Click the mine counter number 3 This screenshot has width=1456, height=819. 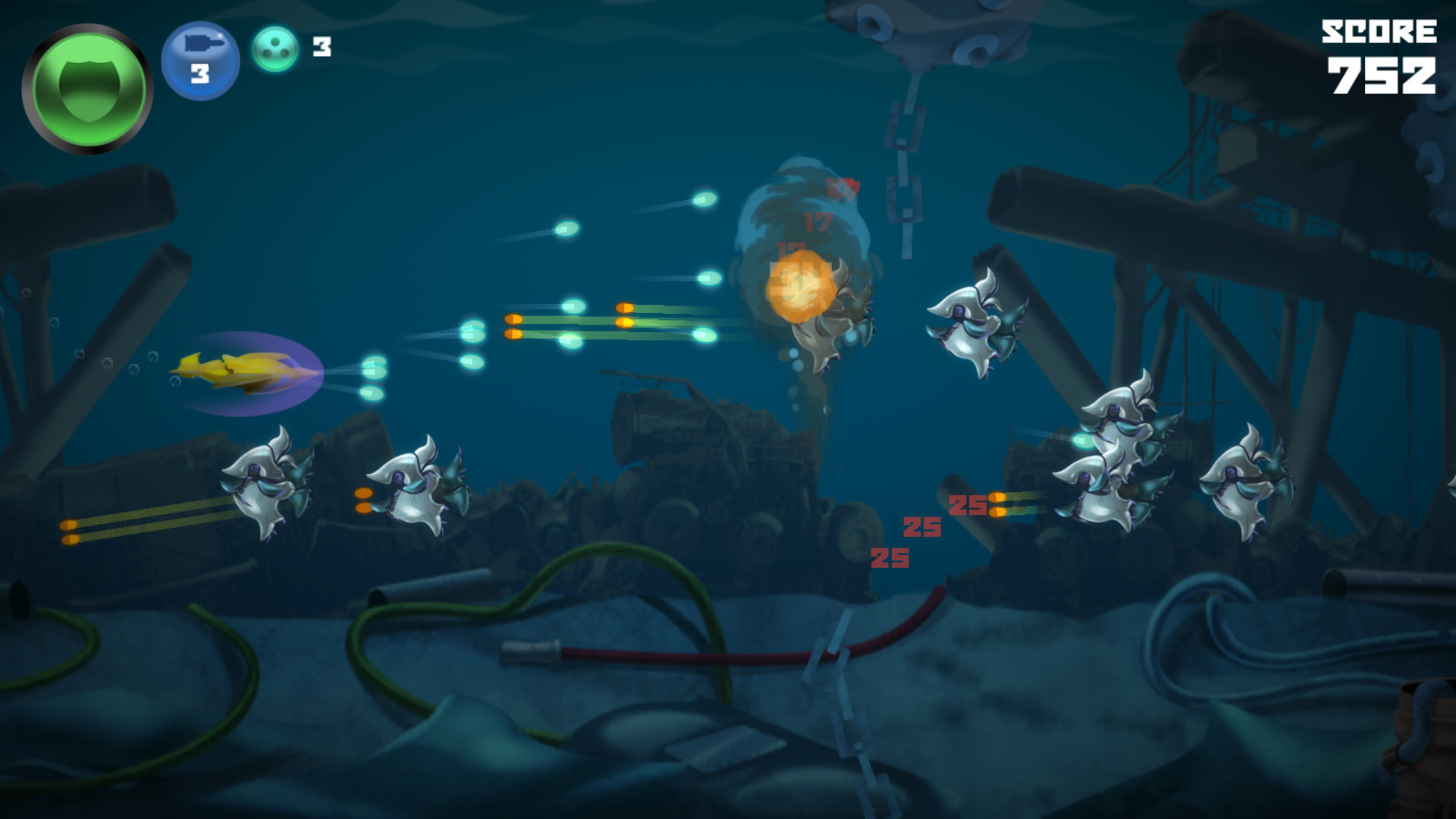(x=322, y=47)
